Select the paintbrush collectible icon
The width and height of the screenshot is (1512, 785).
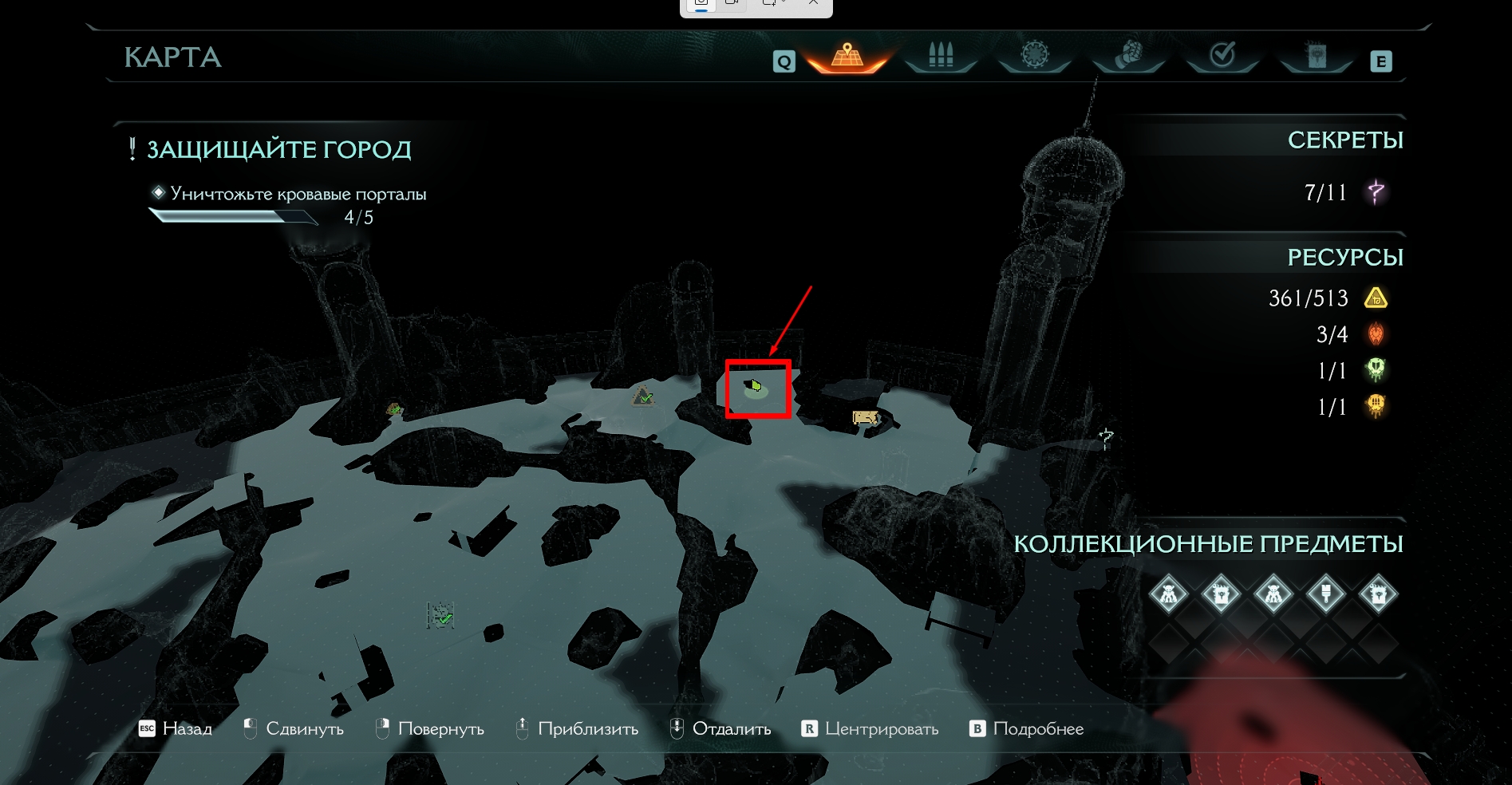[1326, 594]
